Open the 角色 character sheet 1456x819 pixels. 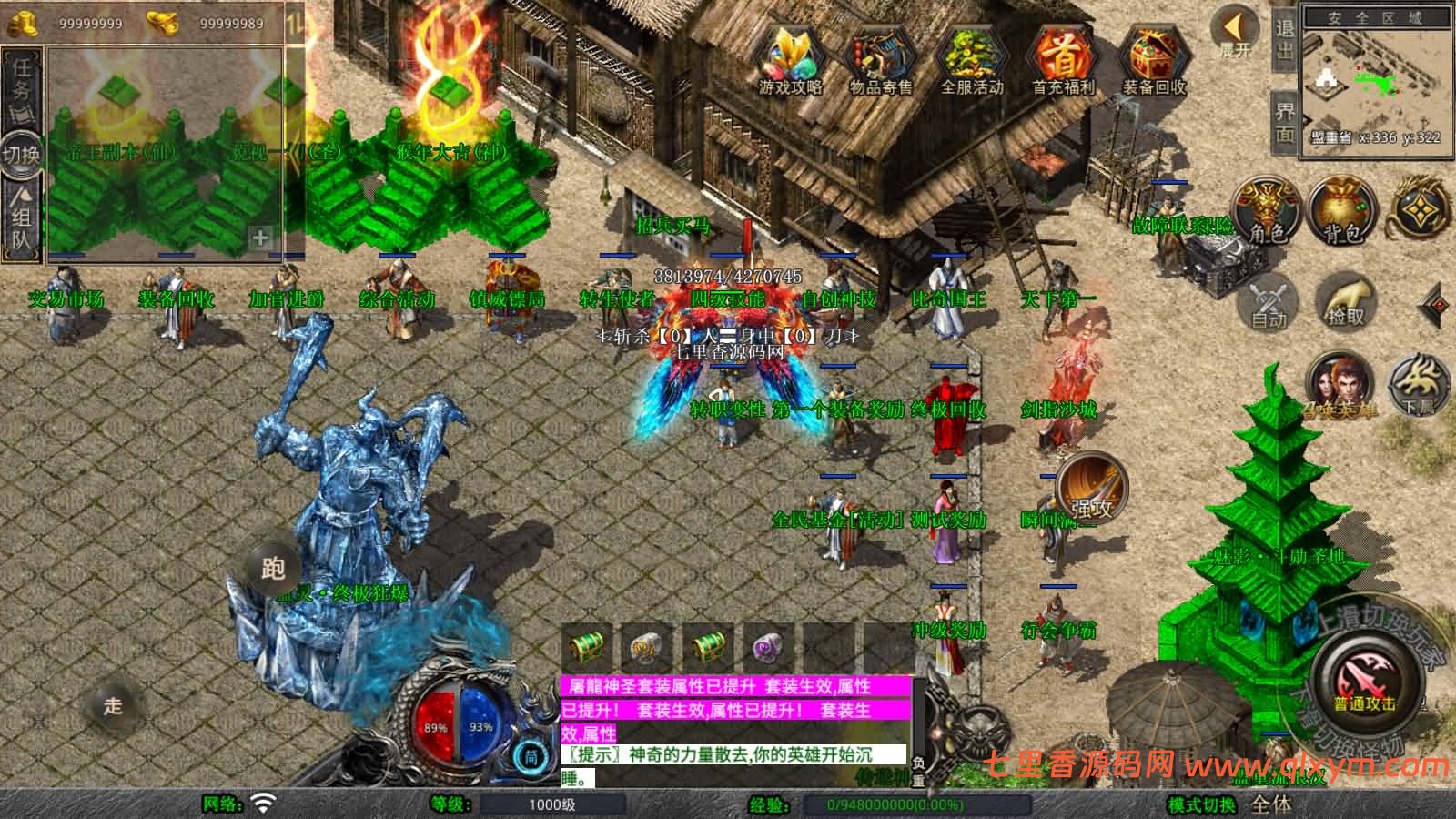(1266, 211)
